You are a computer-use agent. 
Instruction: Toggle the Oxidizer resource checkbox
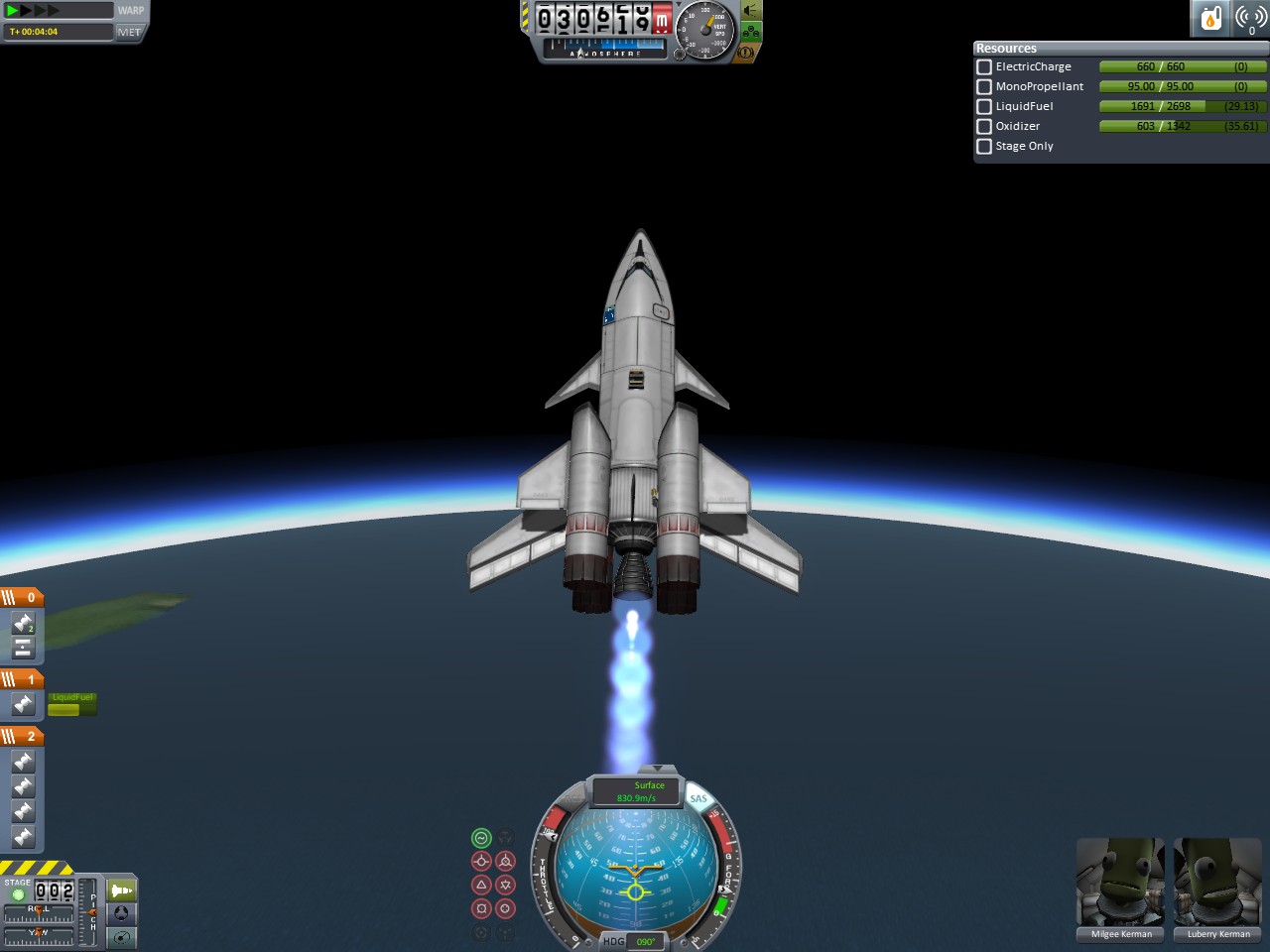pos(984,127)
